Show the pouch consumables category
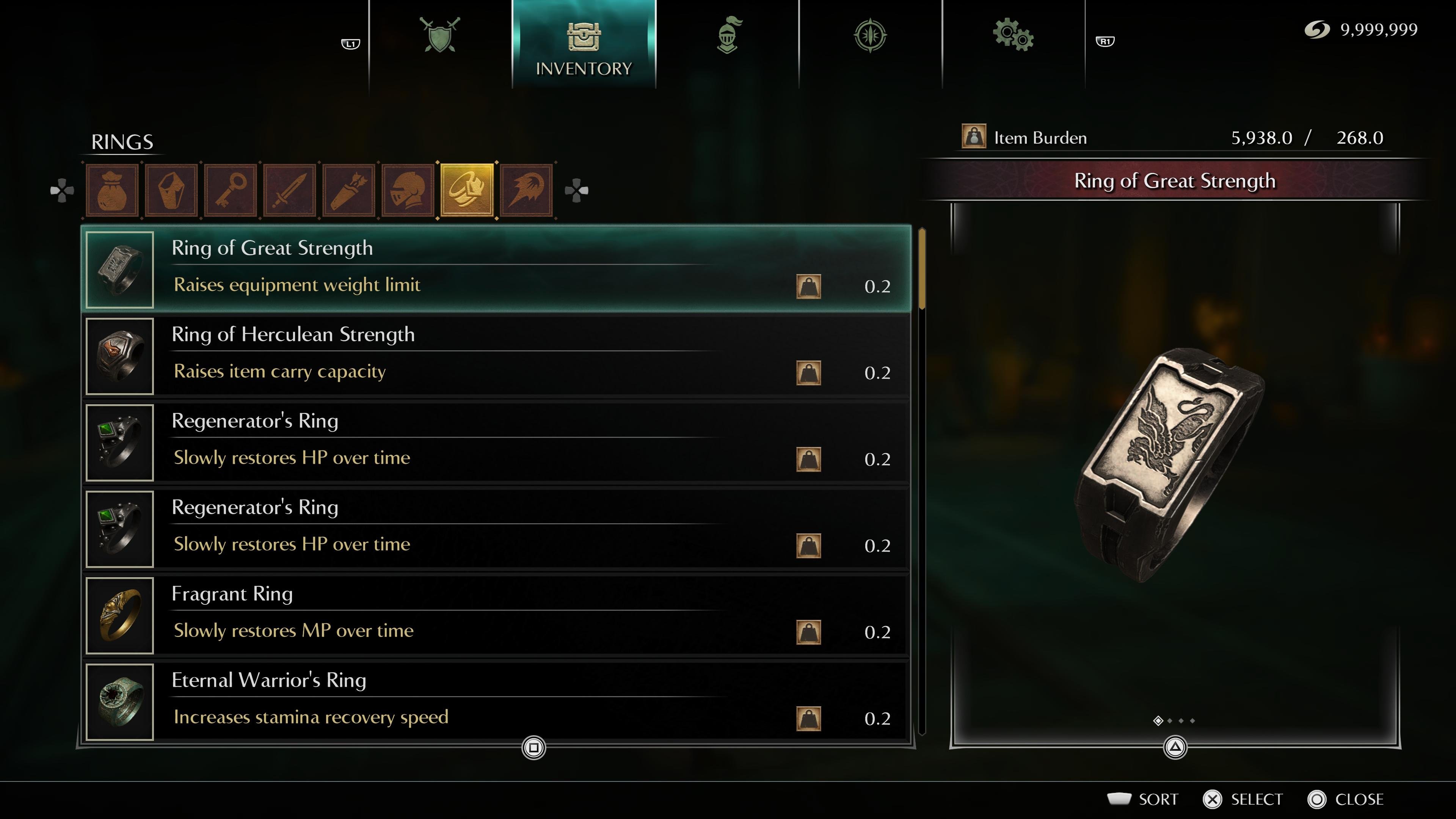This screenshot has height=819, width=1456. point(112,190)
